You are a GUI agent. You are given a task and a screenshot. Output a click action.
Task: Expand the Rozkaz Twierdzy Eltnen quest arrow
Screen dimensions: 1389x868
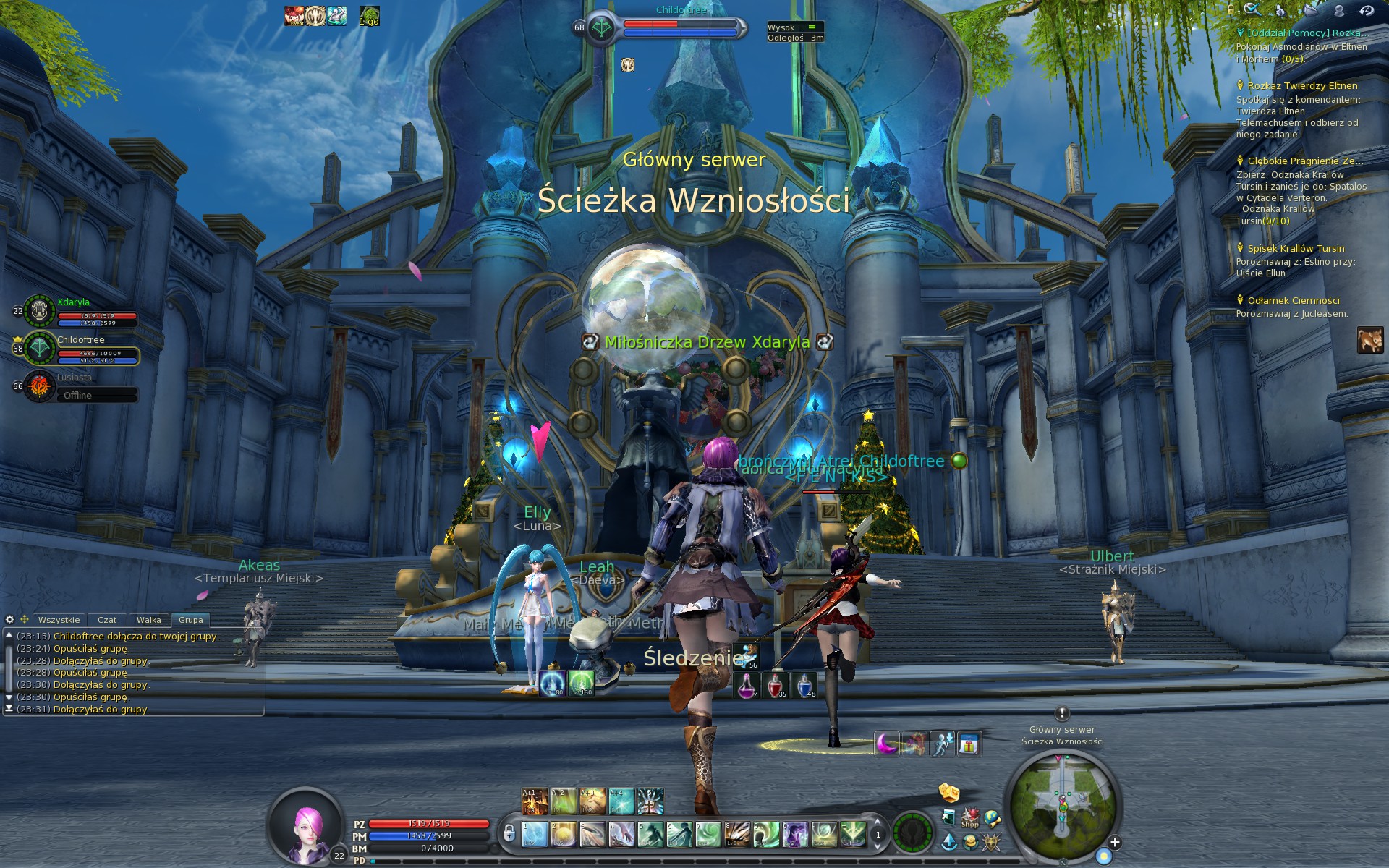coord(1239,85)
